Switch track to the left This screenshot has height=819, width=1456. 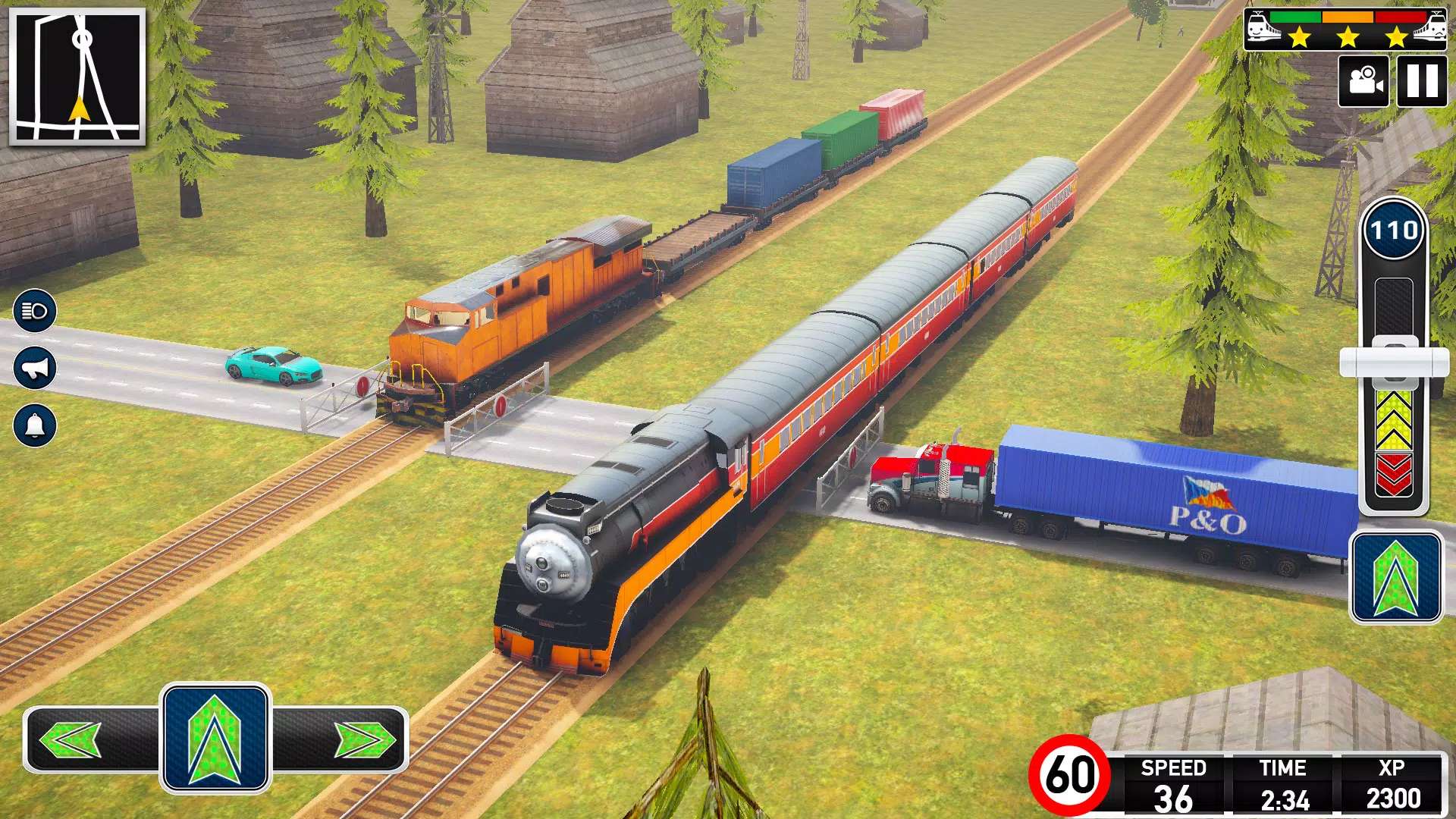[x=72, y=739]
